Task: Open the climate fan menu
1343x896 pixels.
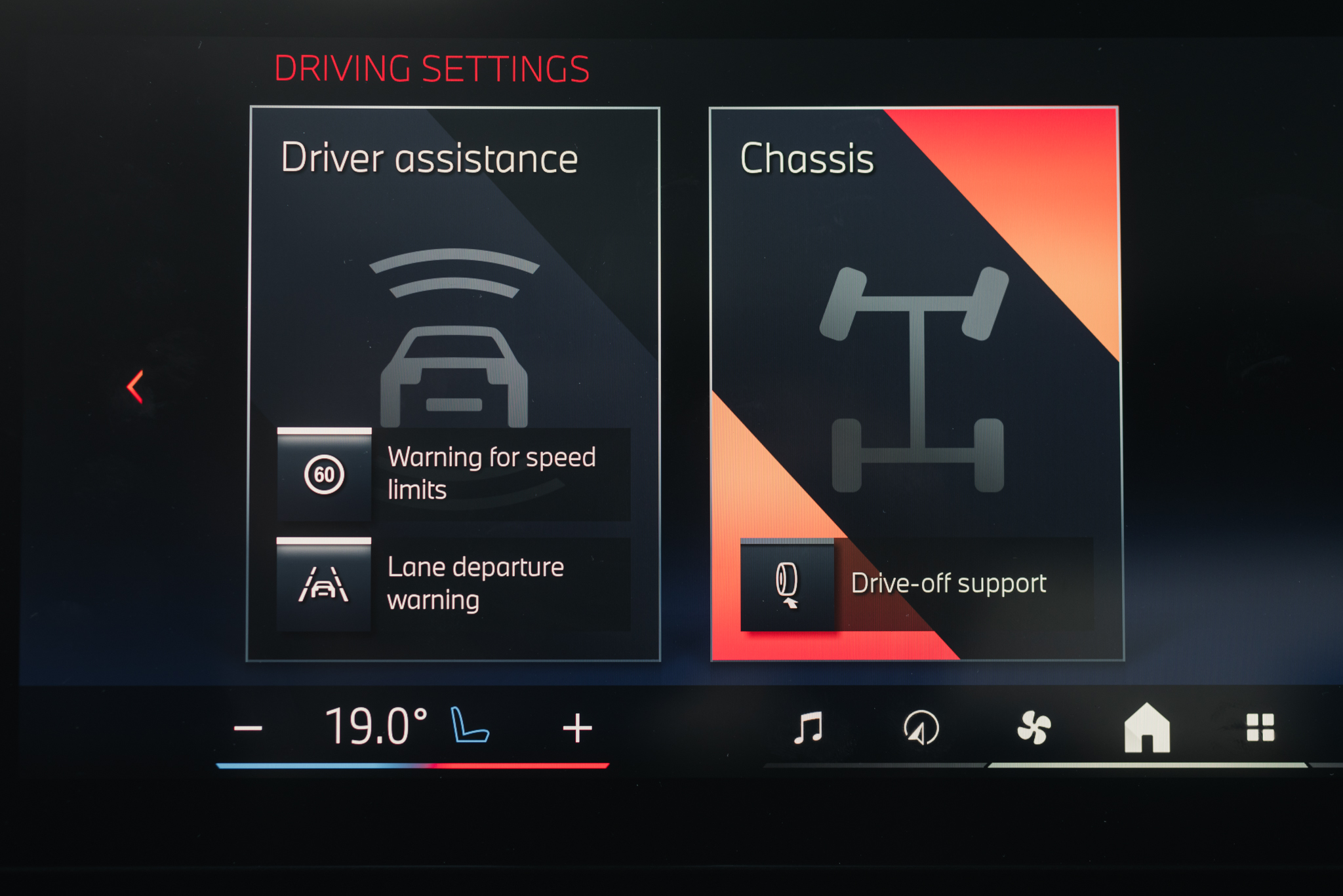Action: tap(1034, 728)
